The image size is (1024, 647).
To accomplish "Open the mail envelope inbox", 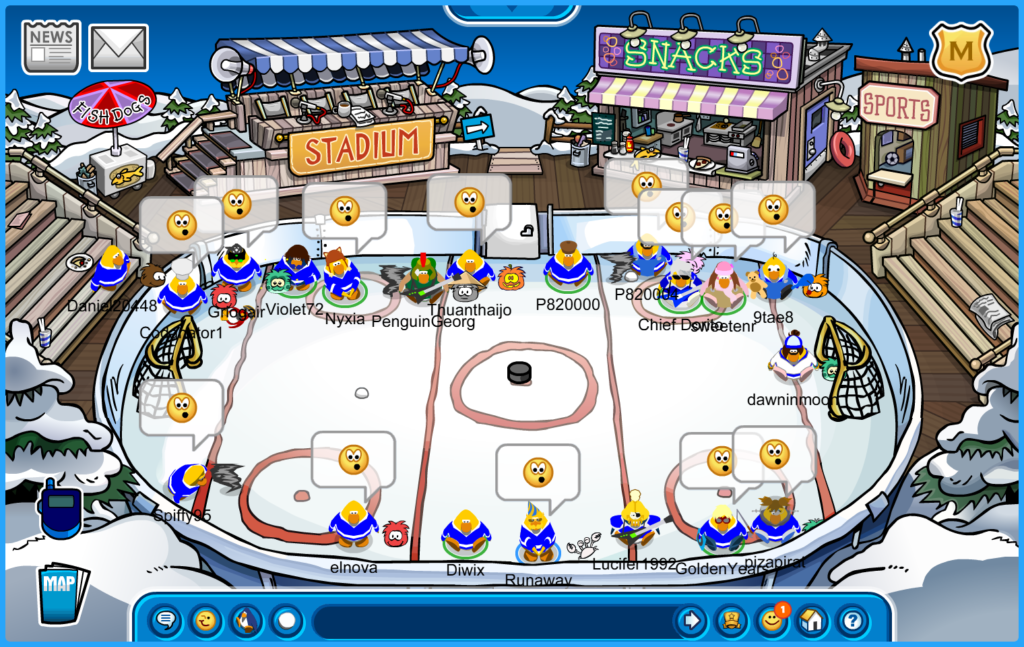I will tap(119, 47).
